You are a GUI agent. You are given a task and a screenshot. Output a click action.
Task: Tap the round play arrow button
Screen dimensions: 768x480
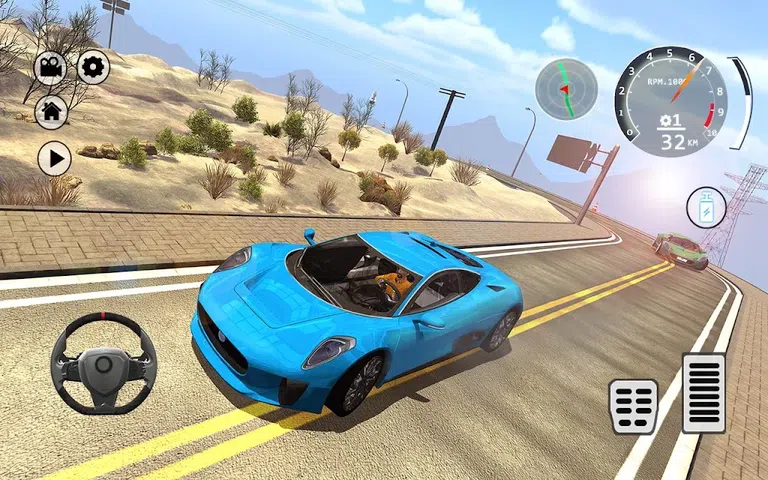[54, 158]
